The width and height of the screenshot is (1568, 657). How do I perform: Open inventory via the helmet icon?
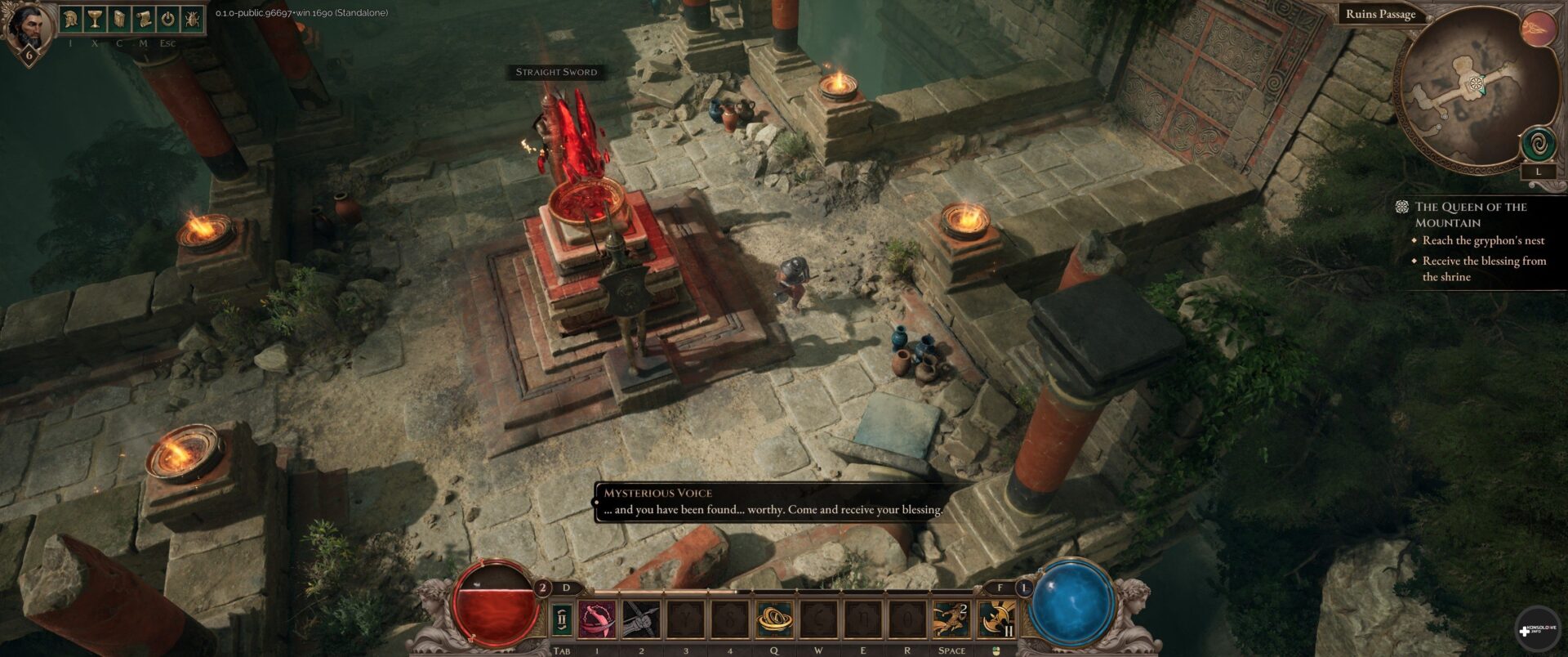pos(71,19)
